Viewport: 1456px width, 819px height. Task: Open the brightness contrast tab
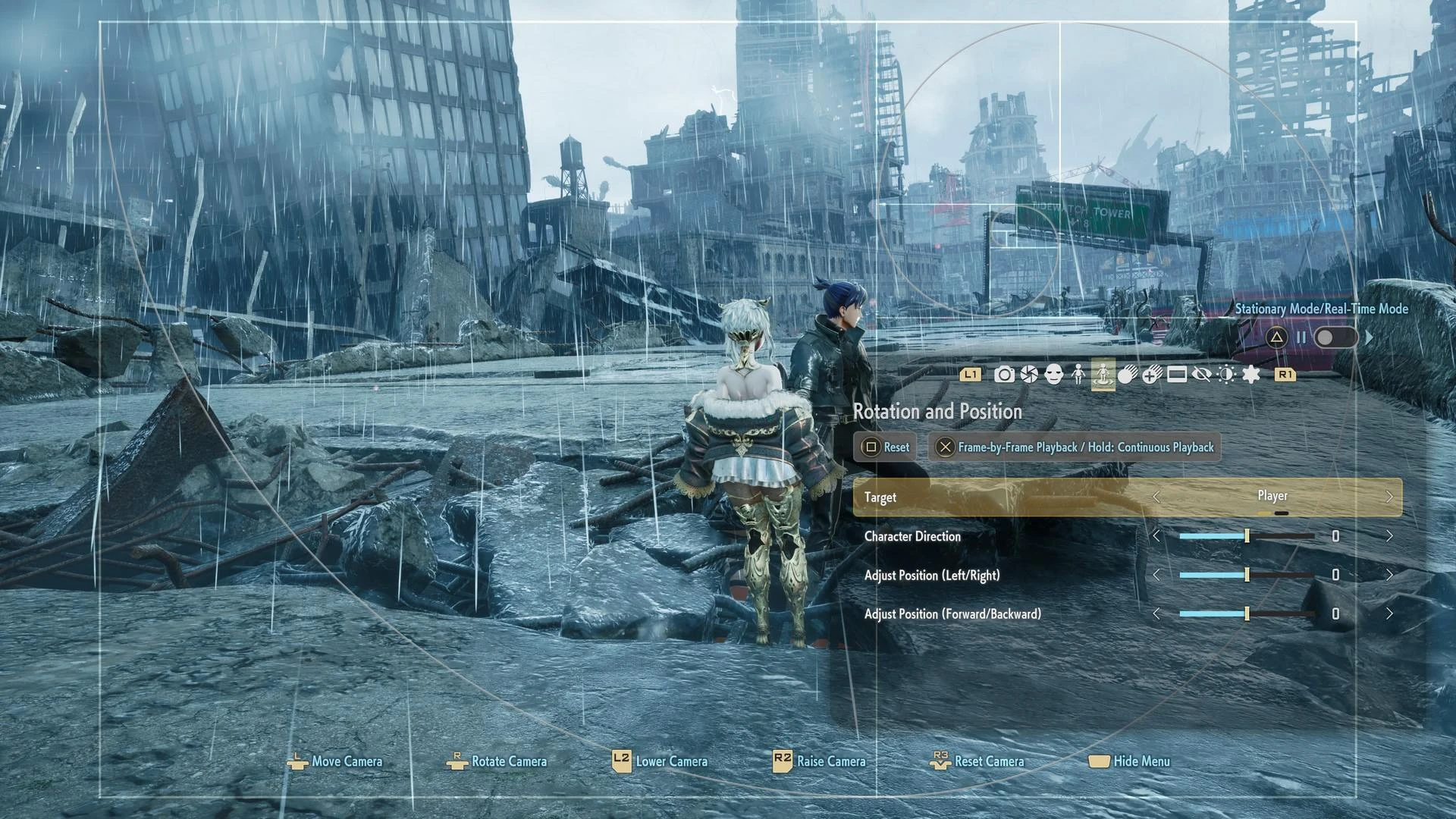click(x=1226, y=375)
